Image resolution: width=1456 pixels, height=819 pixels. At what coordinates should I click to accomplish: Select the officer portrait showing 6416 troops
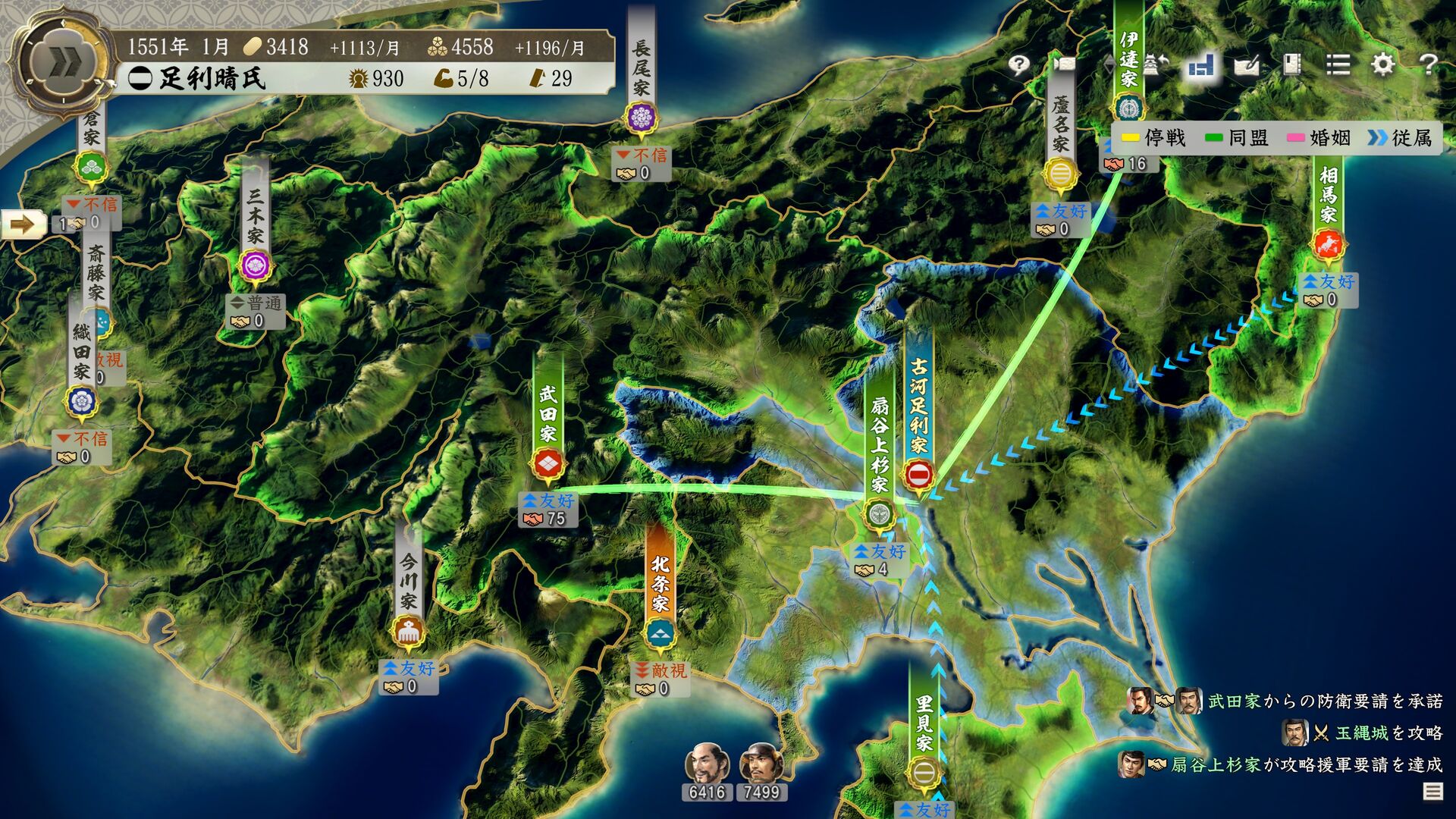click(x=707, y=764)
